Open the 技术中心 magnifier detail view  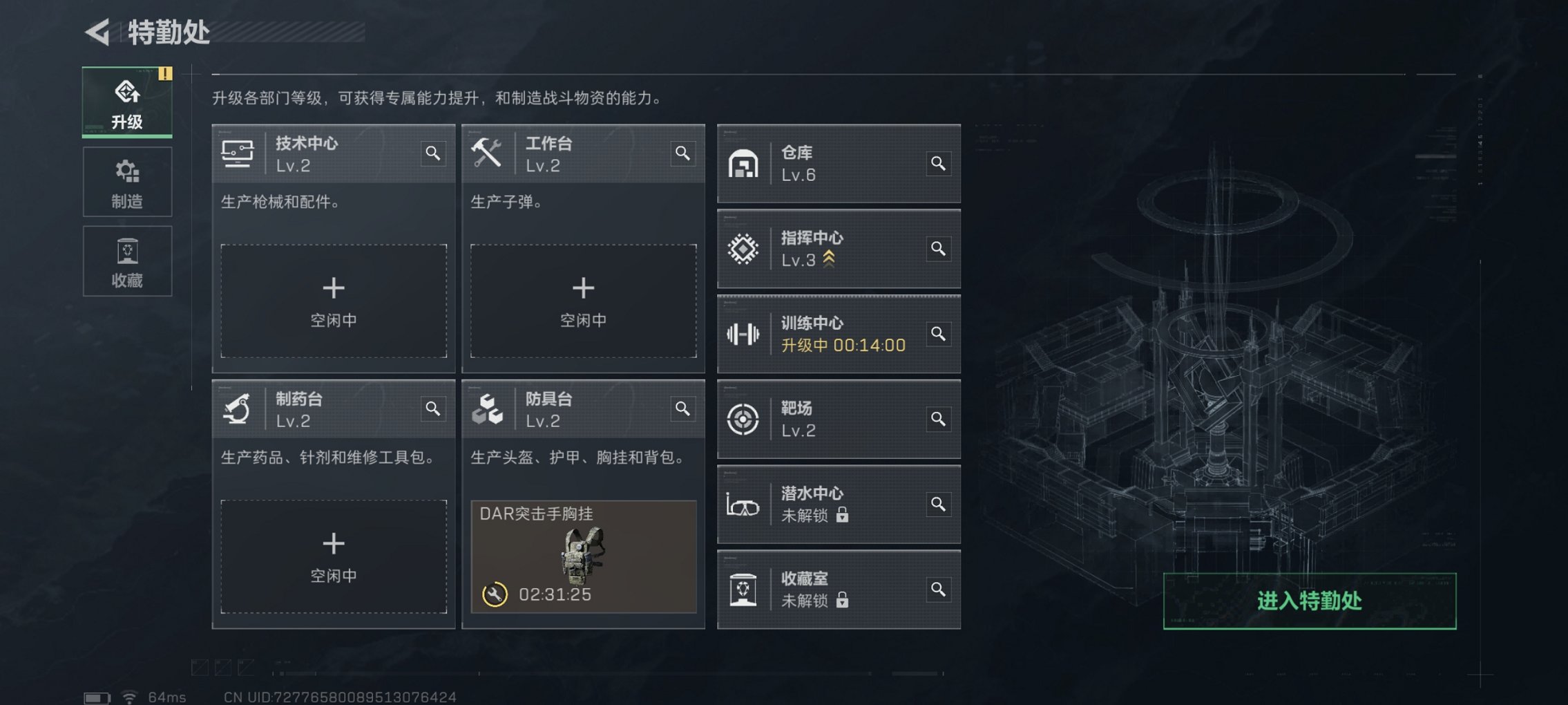(x=434, y=153)
